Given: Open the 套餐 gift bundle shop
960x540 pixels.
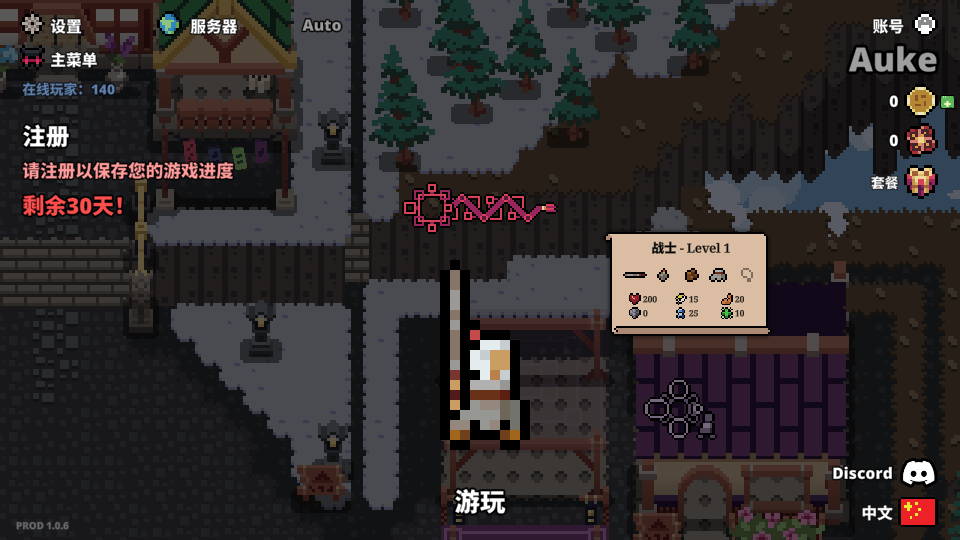Looking at the screenshot, I should (x=920, y=182).
